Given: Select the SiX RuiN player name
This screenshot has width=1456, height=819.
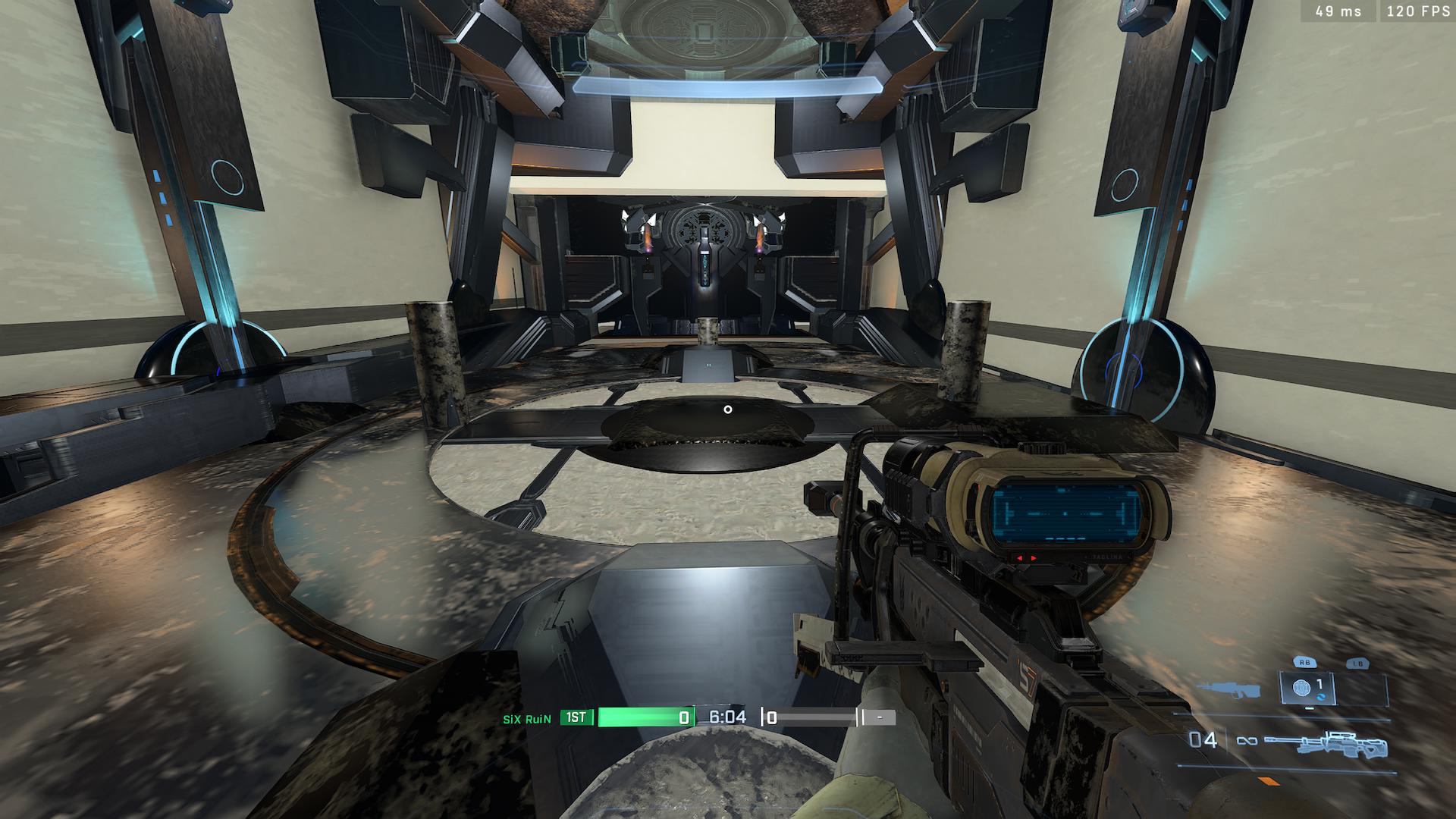Looking at the screenshot, I should pos(527,718).
